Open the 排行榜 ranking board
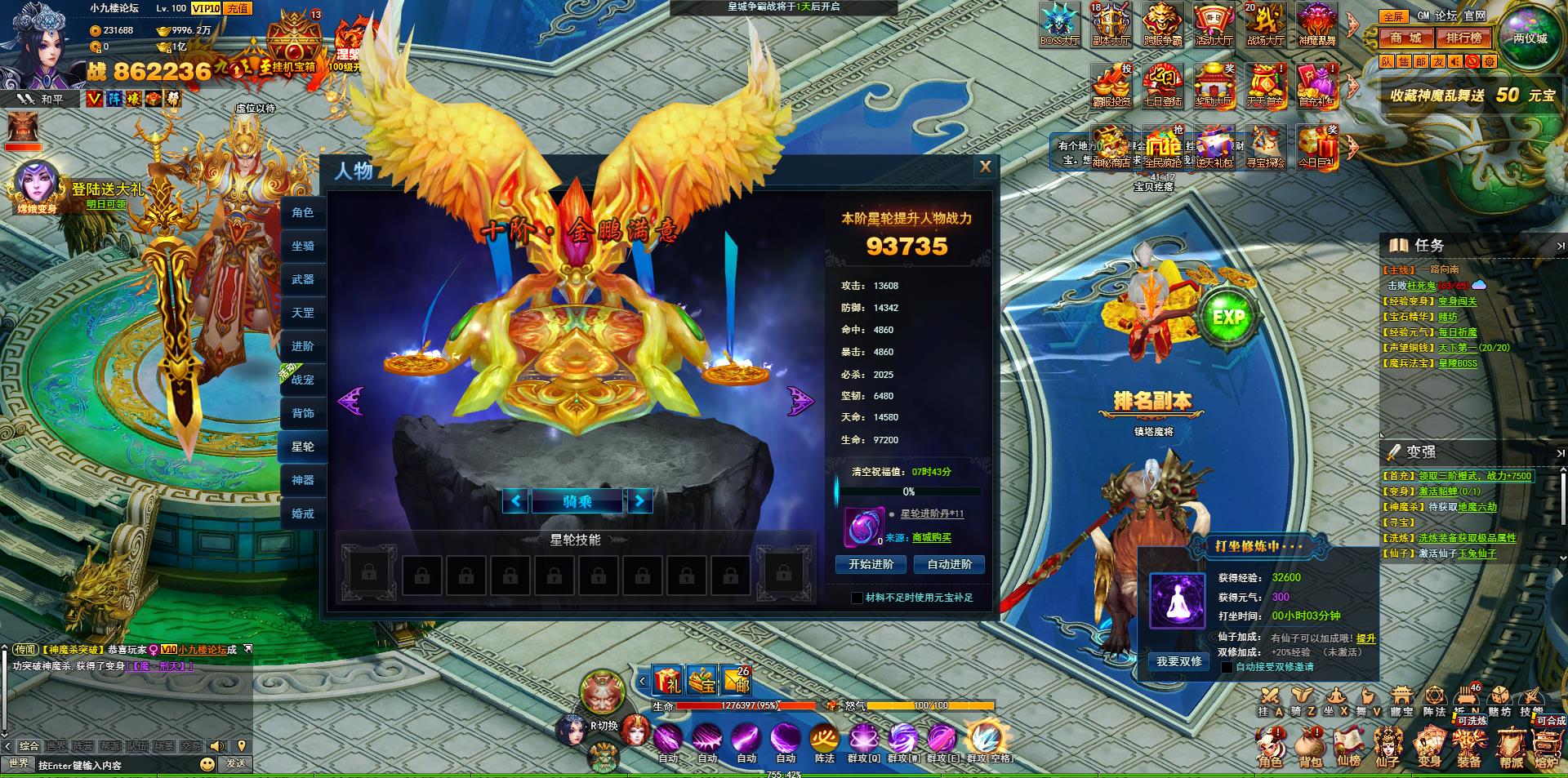The image size is (1568, 778). (x=1463, y=38)
